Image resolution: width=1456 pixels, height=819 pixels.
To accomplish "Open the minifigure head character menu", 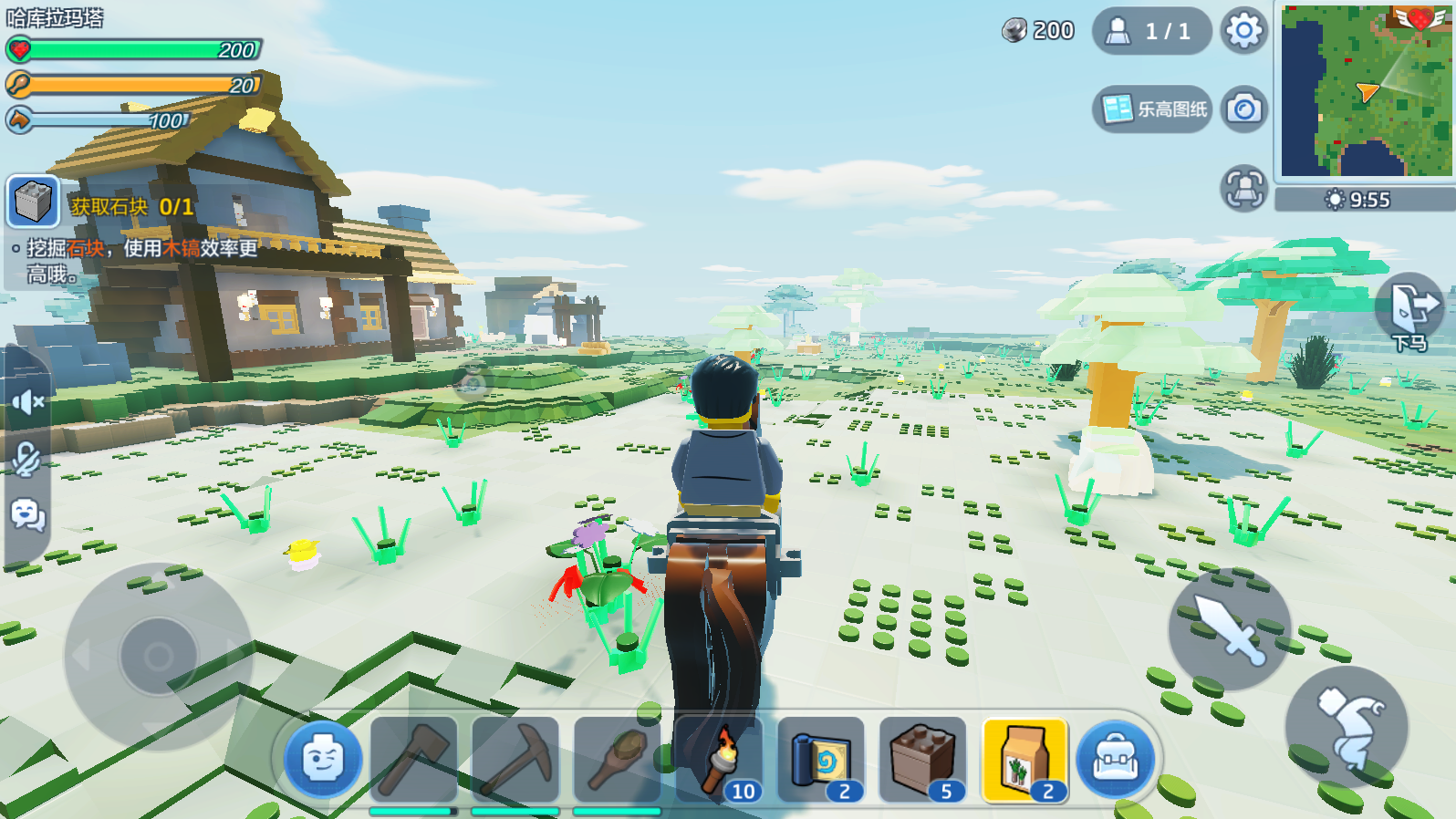I will [x=323, y=760].
